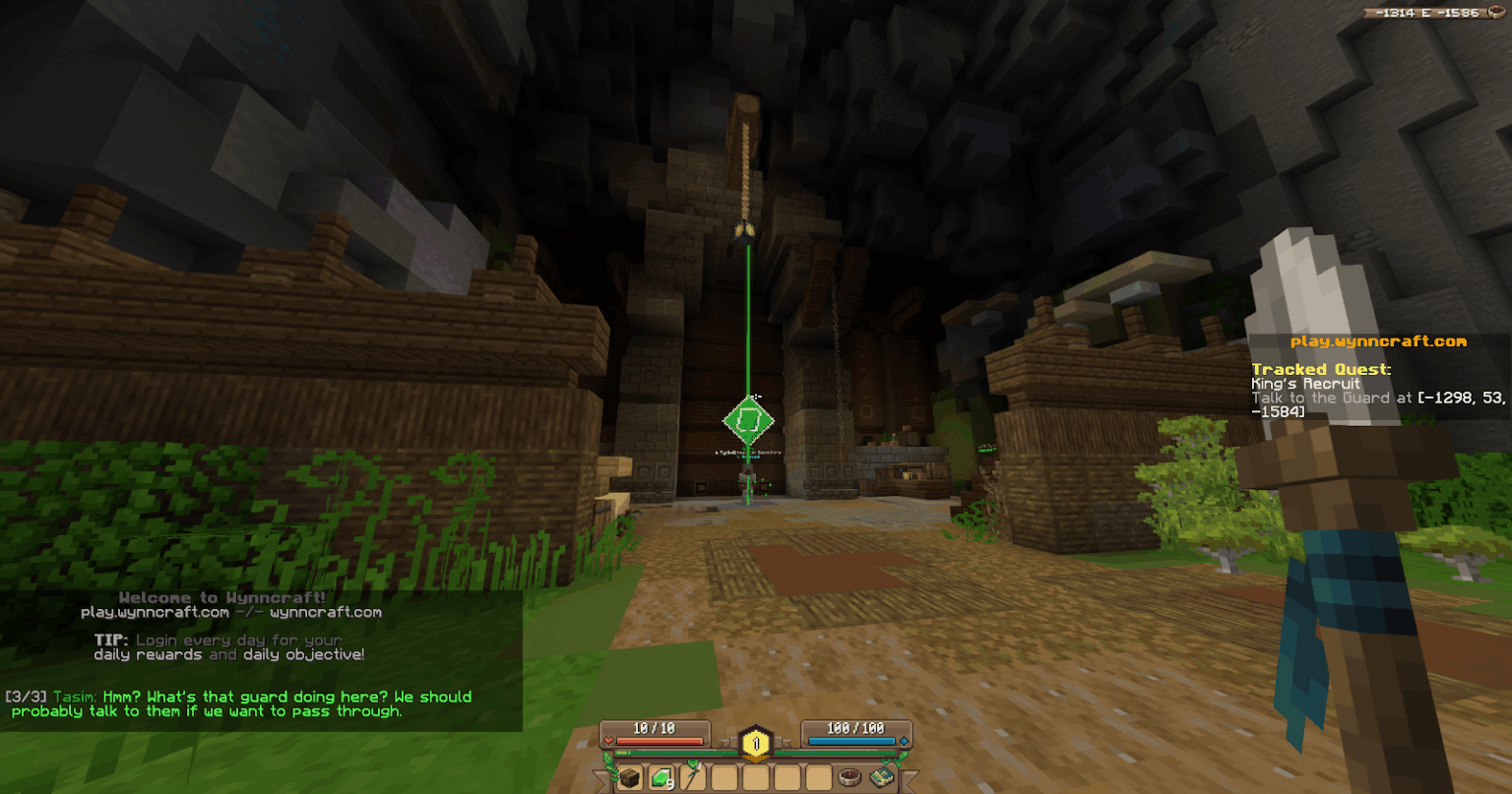Click wynncraft.com in the welcome chat message
Viewport: 1512px width, 794px height.
(325, 610)
